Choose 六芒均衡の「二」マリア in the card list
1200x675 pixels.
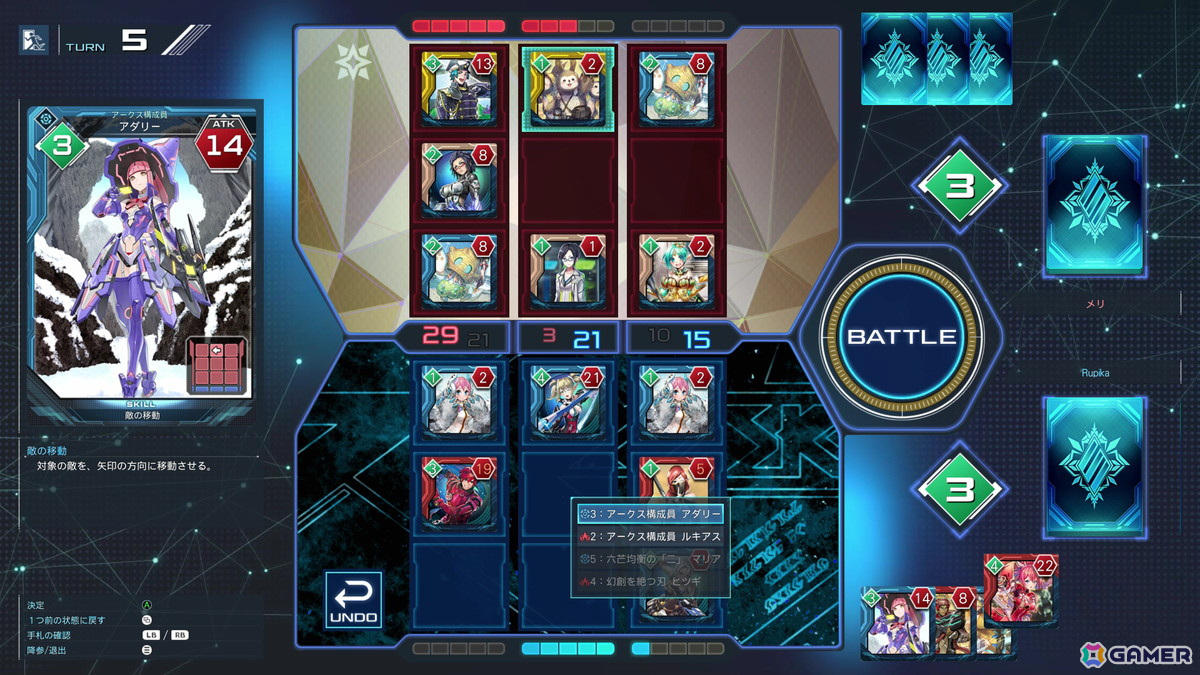coord(650,559)
